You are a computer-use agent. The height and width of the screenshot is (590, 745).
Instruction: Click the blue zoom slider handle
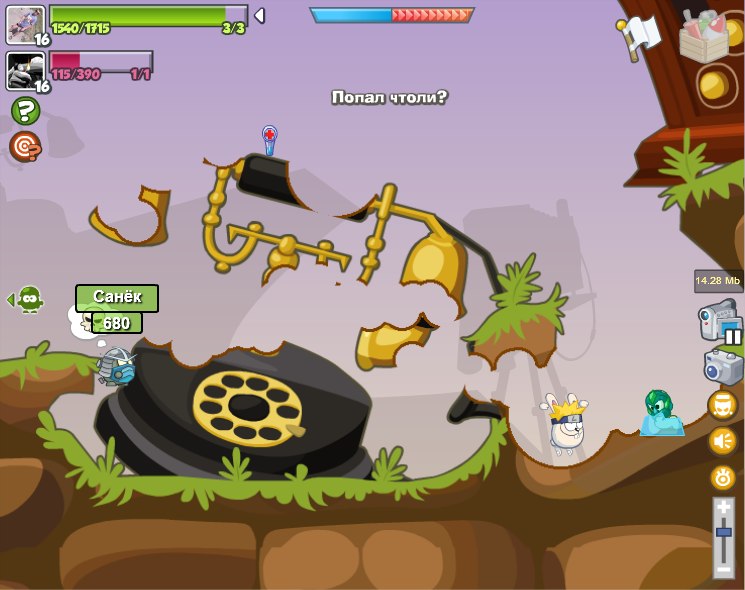coord(723,533)
